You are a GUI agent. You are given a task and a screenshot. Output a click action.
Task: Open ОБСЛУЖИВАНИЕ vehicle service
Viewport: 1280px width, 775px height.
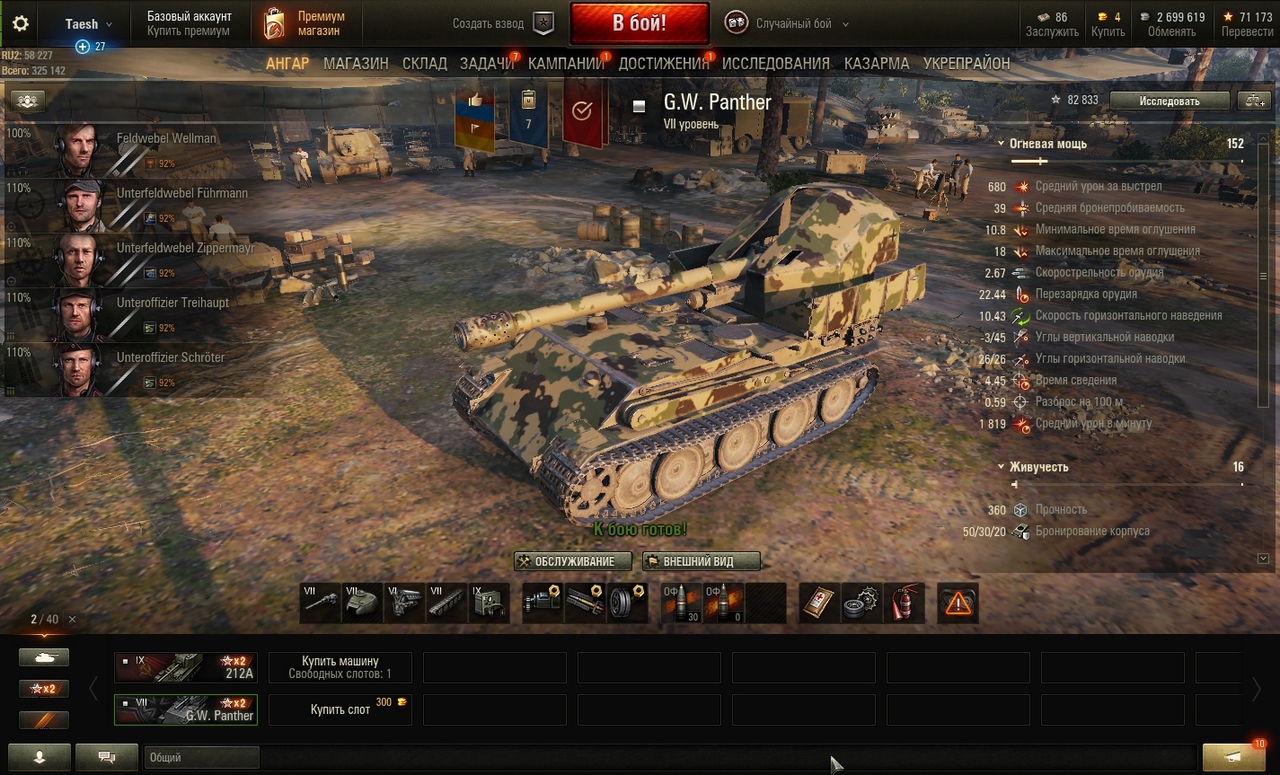pyautogui.click(x=573, y=561)
